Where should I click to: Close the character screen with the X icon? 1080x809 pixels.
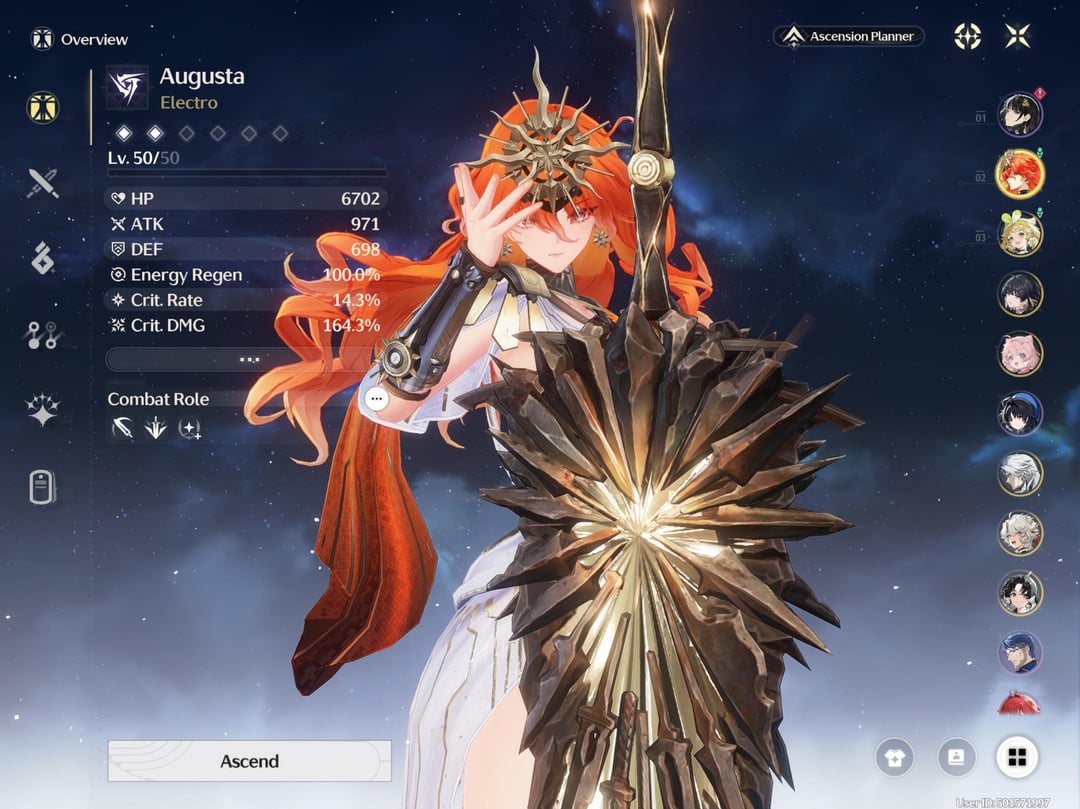coord(1018,37)
